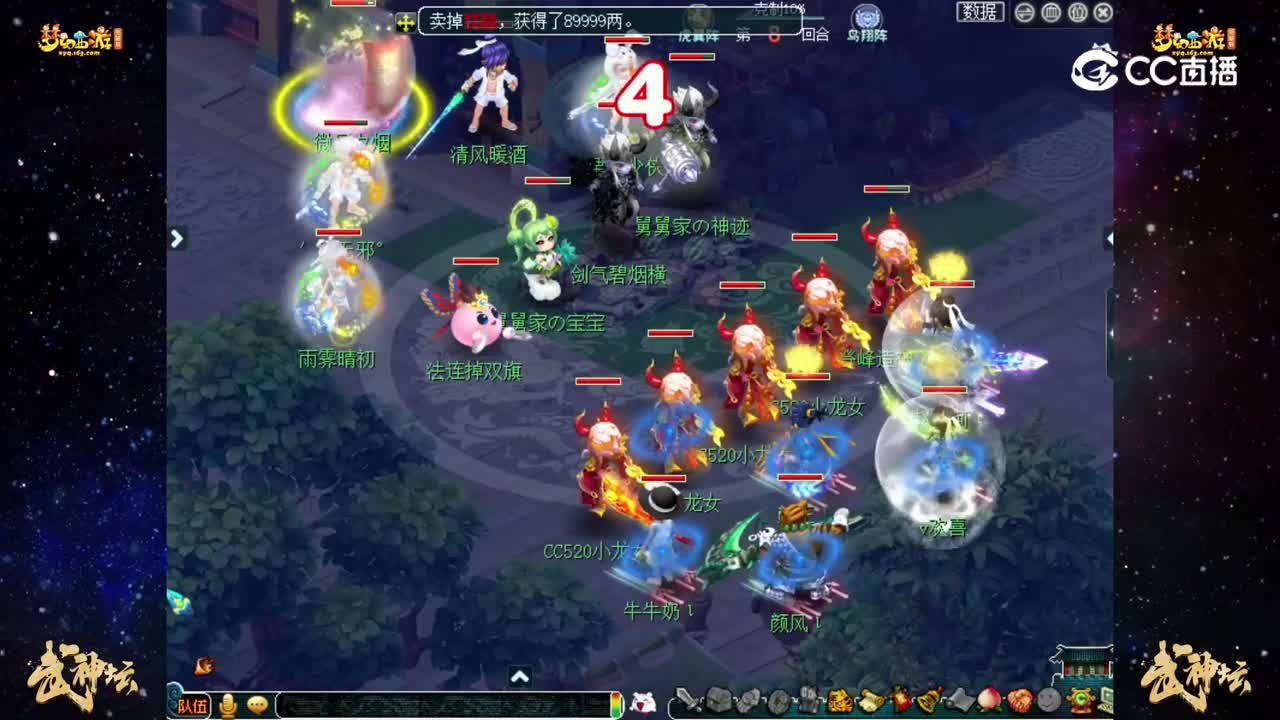Expand the upward chevron above the chat bar

[x=519, y=677]
